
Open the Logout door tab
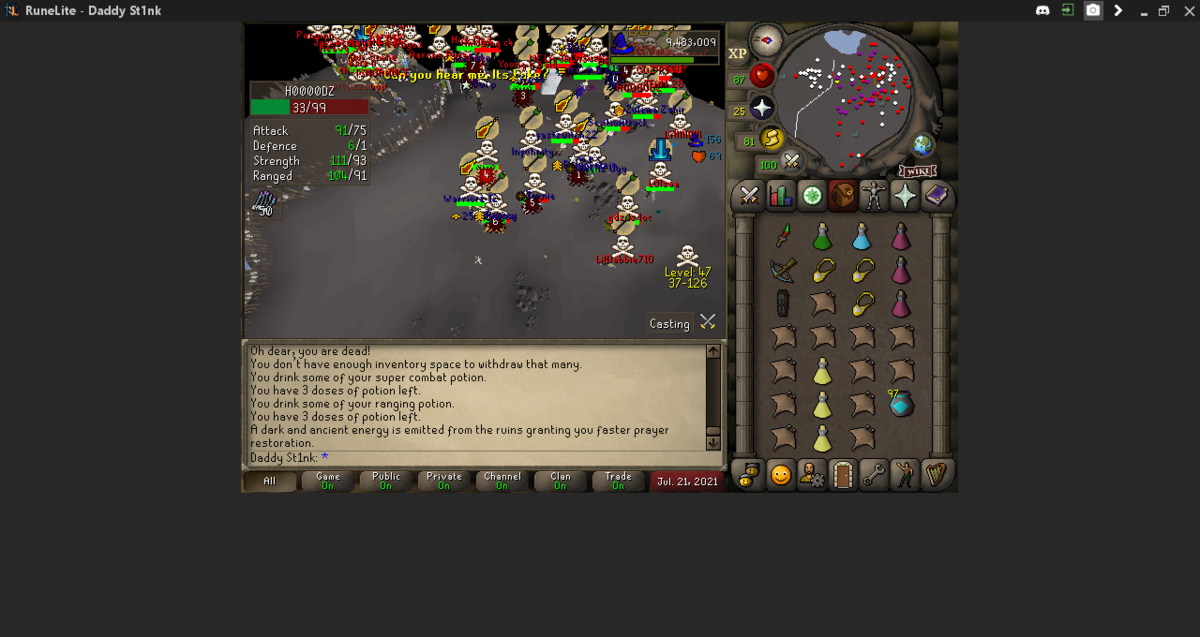coord(843,475)
